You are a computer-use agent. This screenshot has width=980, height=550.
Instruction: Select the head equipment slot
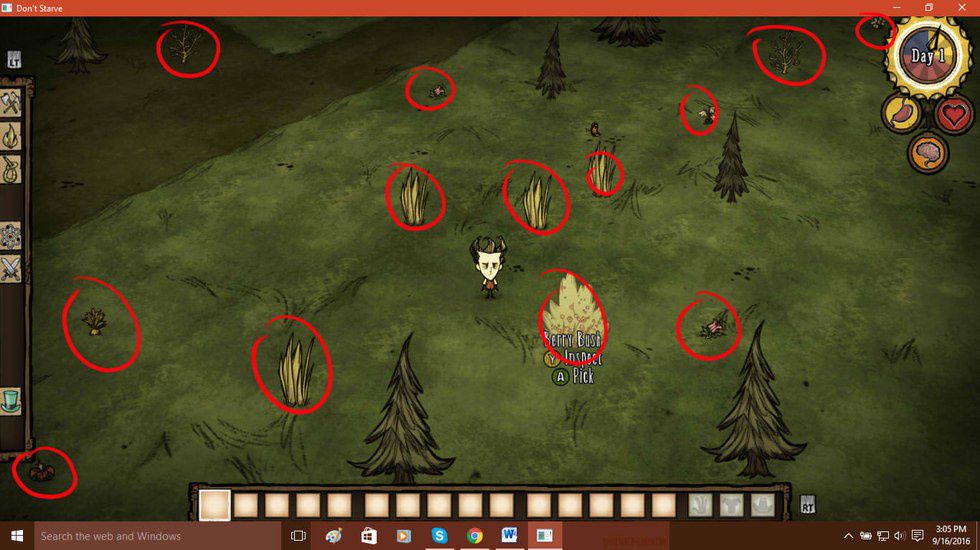pos(765,505)
